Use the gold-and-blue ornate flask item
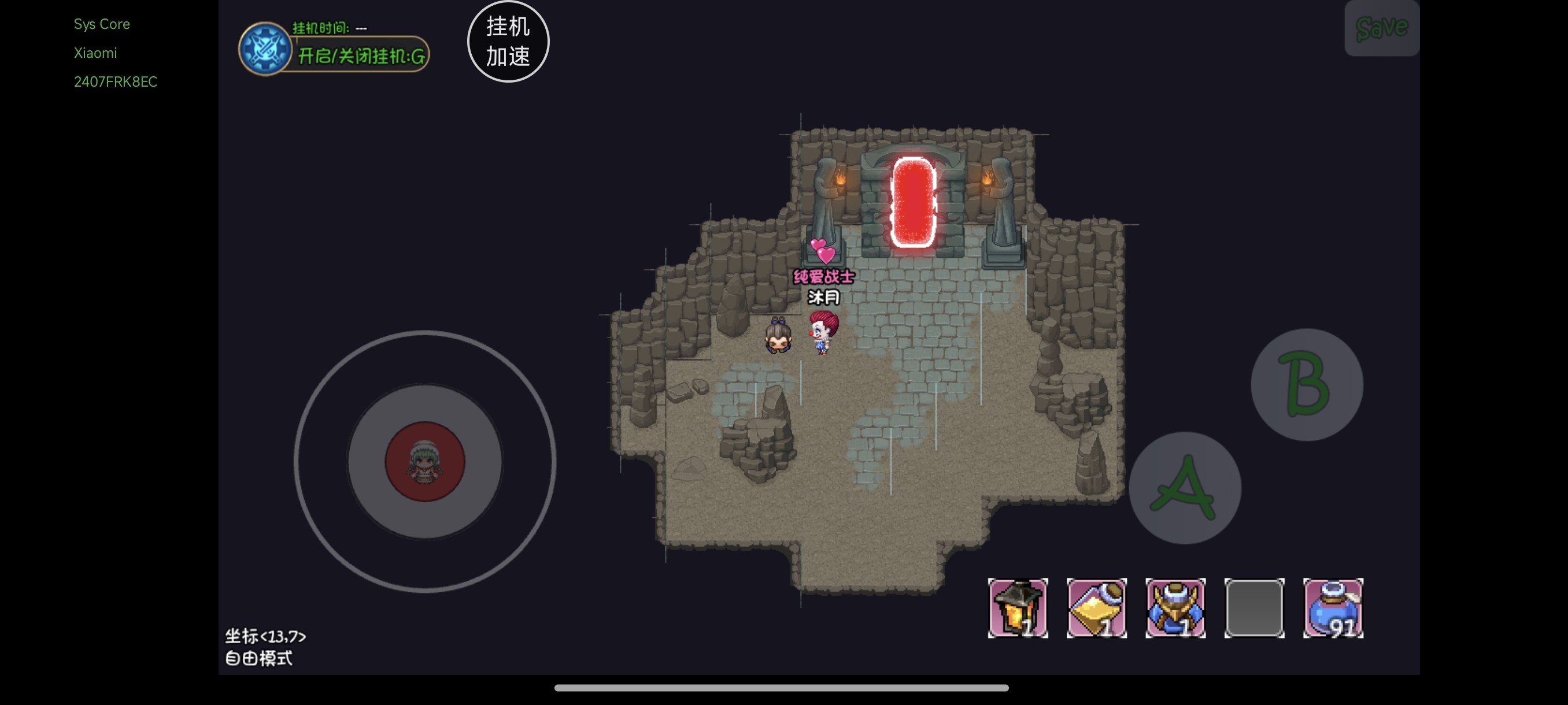 tap(1175, 608)
